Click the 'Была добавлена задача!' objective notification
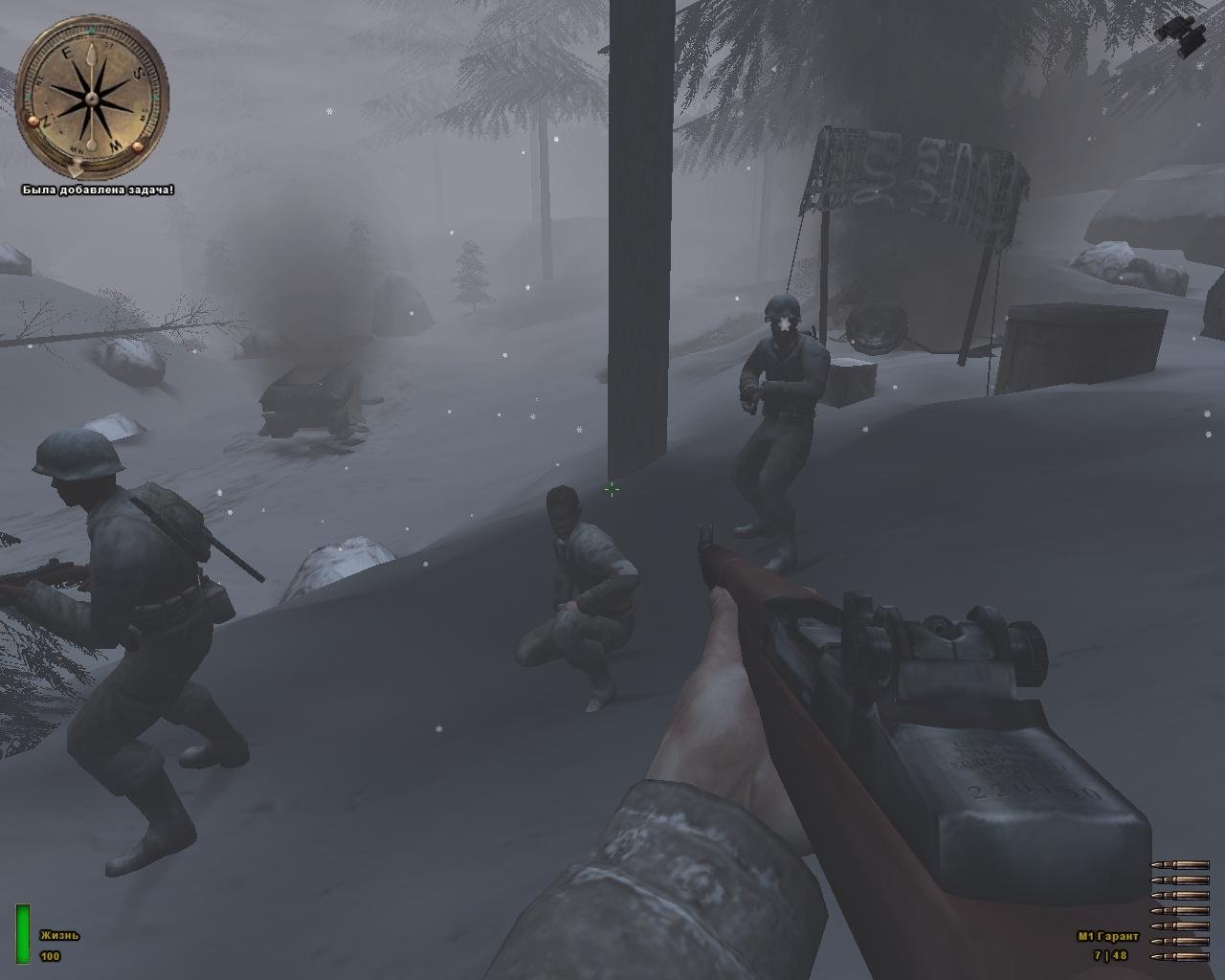This screenshot has width=1225, height=980. [x=98, y=189]
